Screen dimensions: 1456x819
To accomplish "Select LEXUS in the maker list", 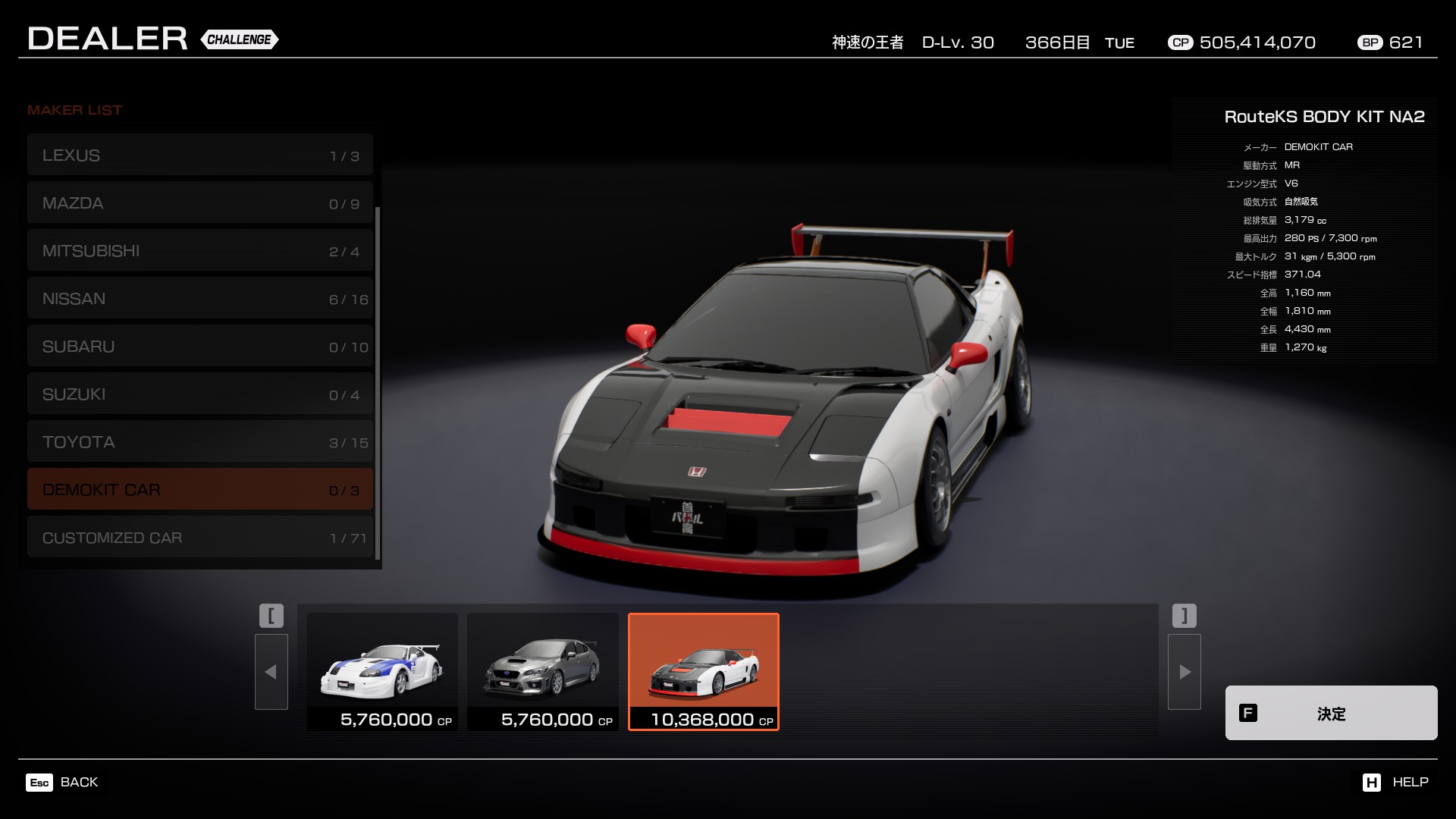I will (200, 155).
